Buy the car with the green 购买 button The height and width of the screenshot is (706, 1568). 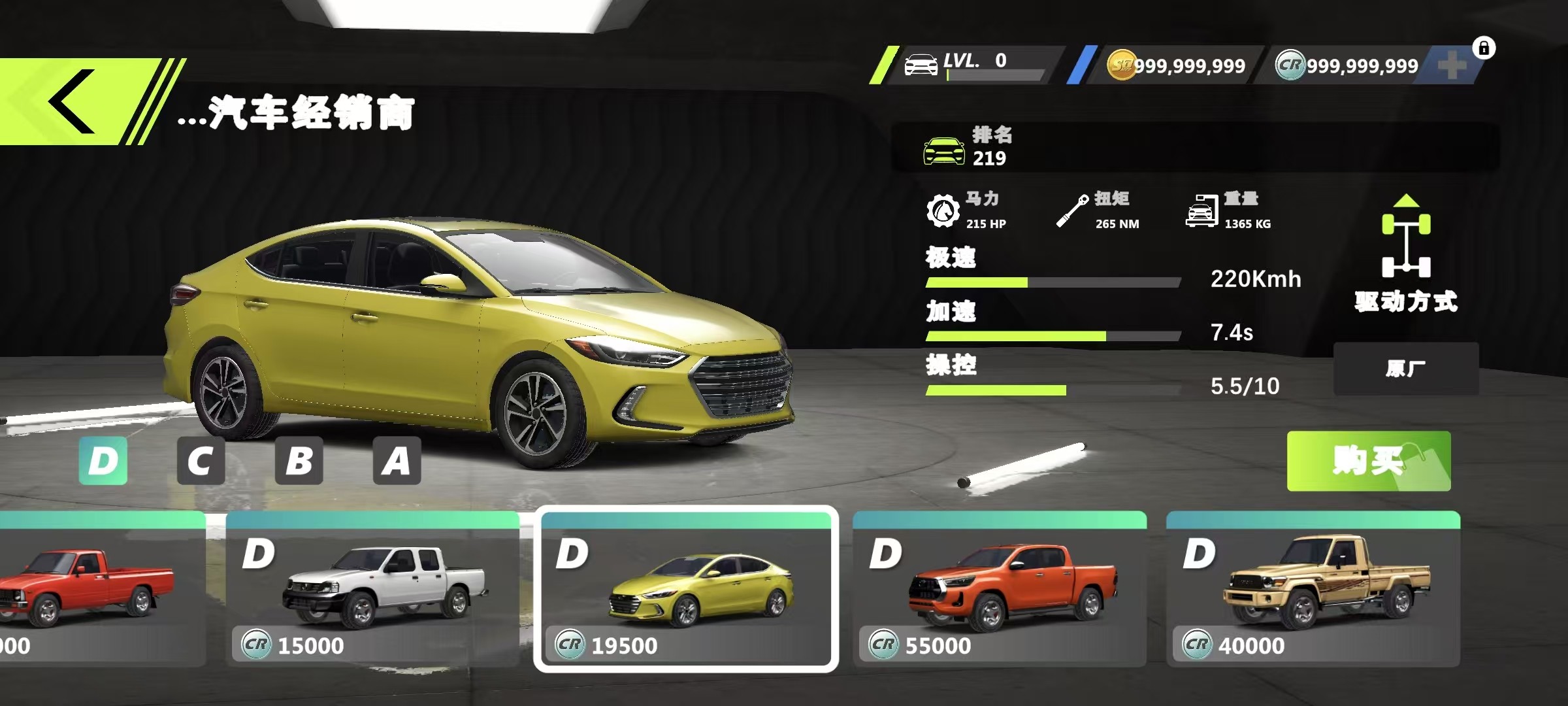tap(1368, 461)
